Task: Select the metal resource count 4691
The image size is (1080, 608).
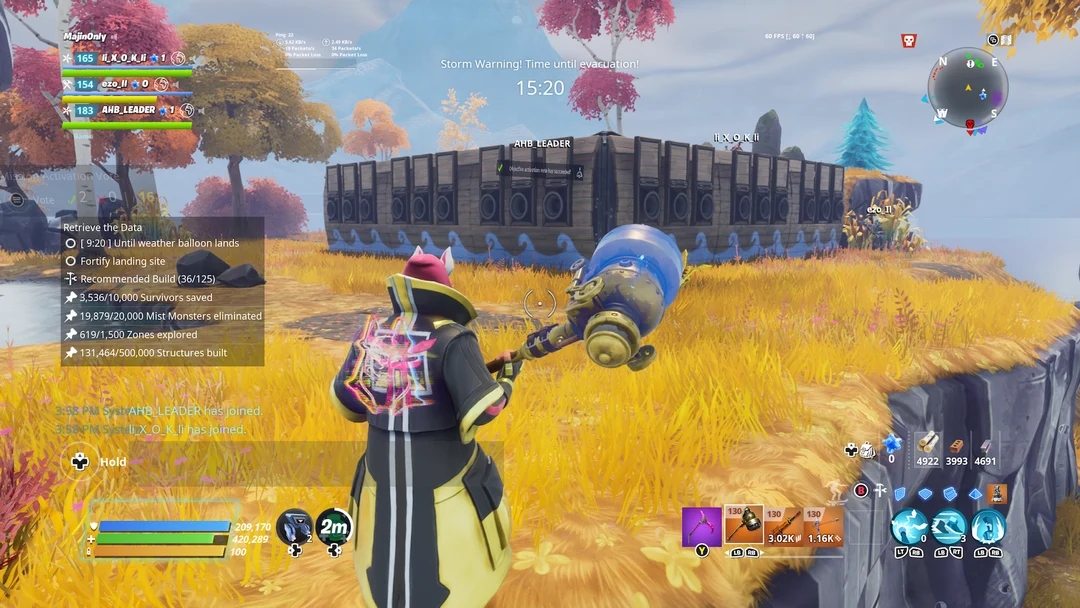Action: (x=985, y=449)
